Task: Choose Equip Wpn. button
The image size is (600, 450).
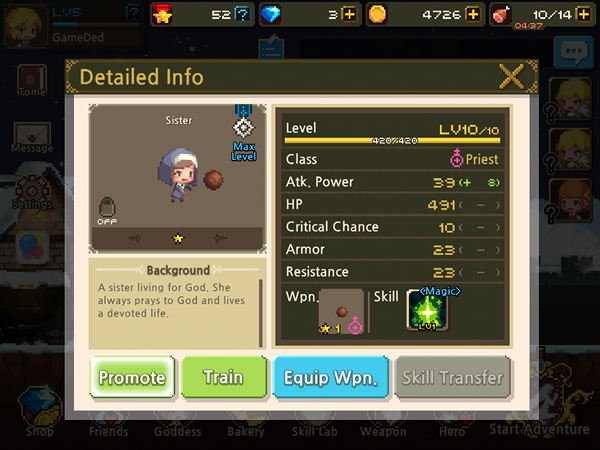Action: [x=330, y=377]
